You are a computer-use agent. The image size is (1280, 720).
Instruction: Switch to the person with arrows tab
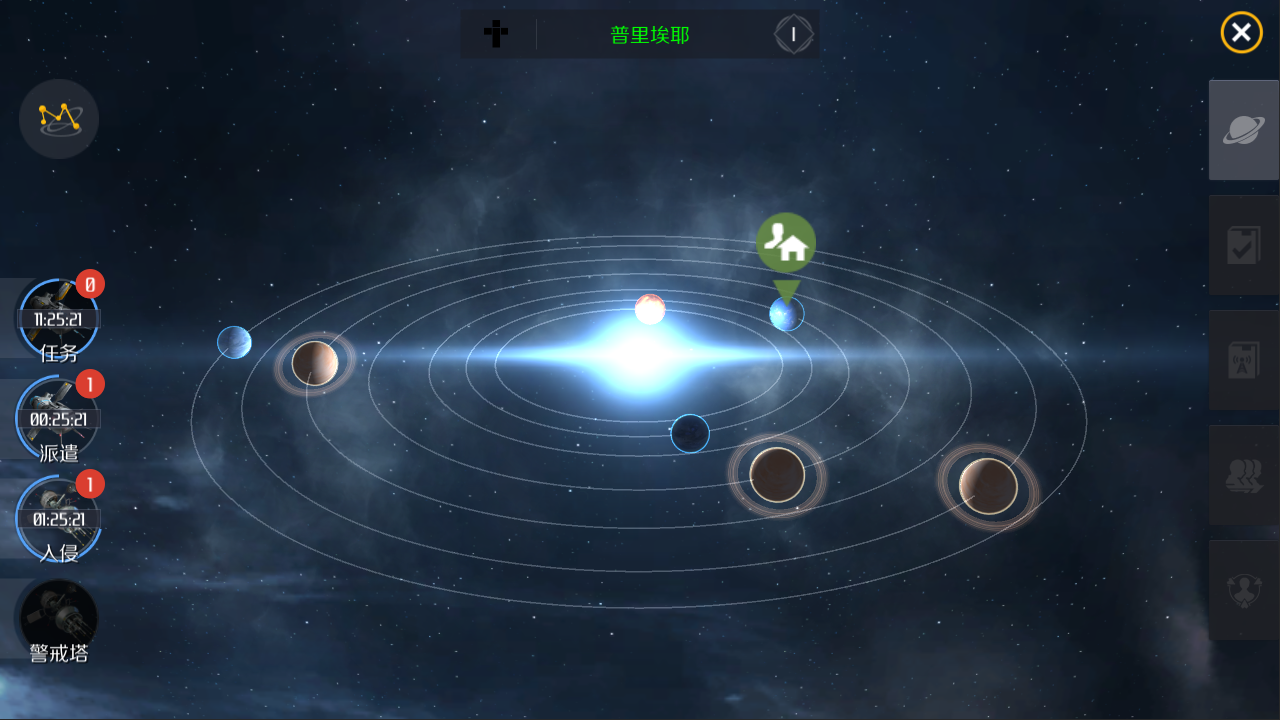(1244, 590)
